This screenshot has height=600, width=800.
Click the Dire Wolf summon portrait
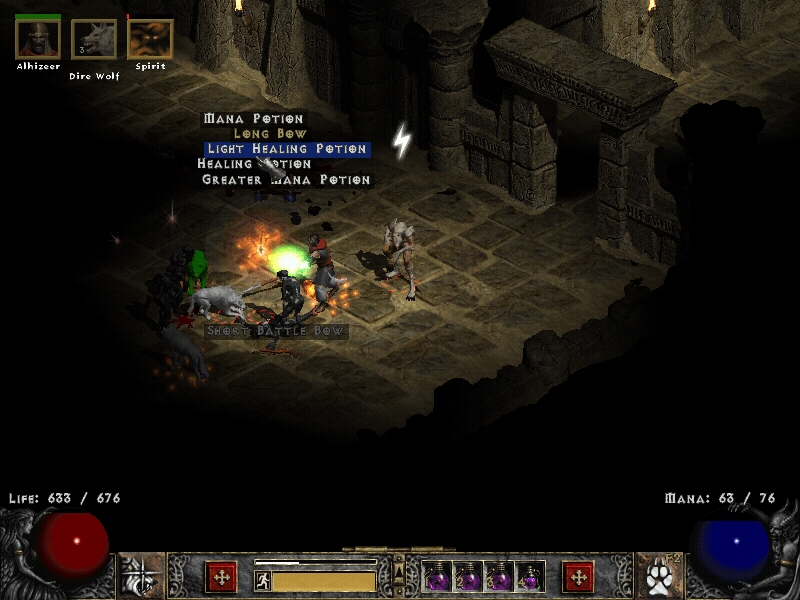94,40
